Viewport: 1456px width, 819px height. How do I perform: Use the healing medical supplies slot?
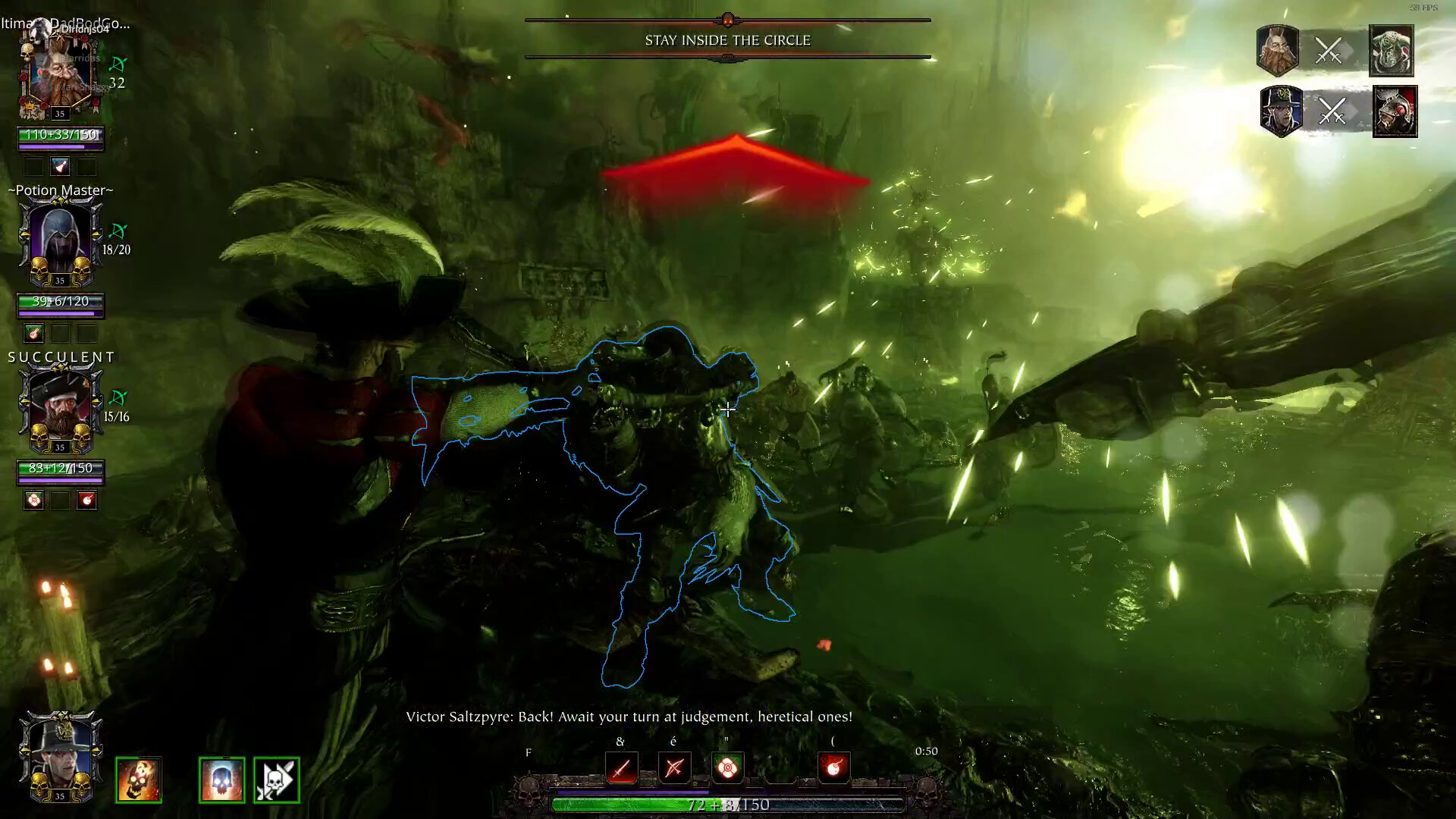coord(727,769)
